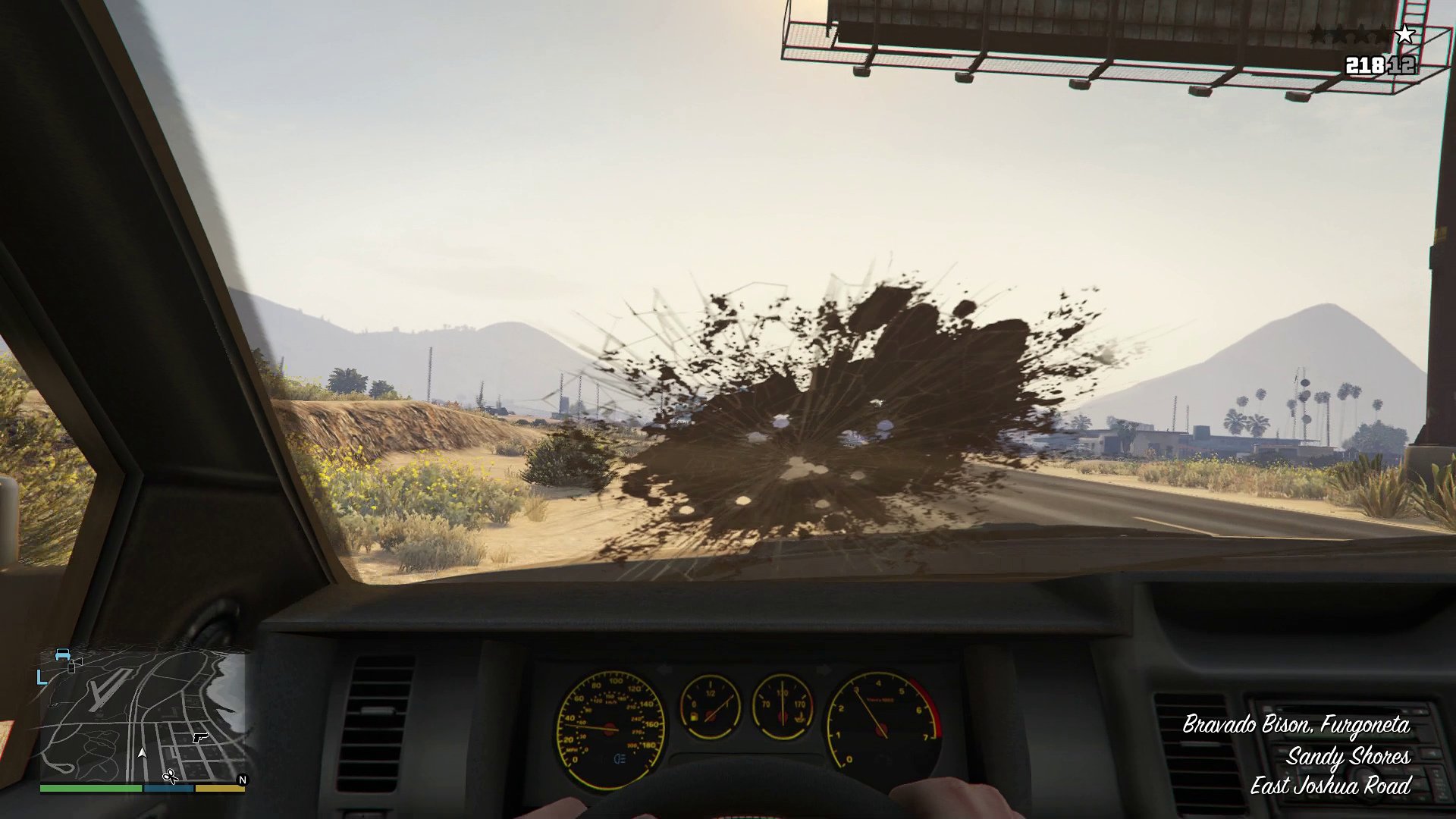Click the pistol pickup blip on the minimap
This screenshot has height=819, width=1456.
pos(200,738)
